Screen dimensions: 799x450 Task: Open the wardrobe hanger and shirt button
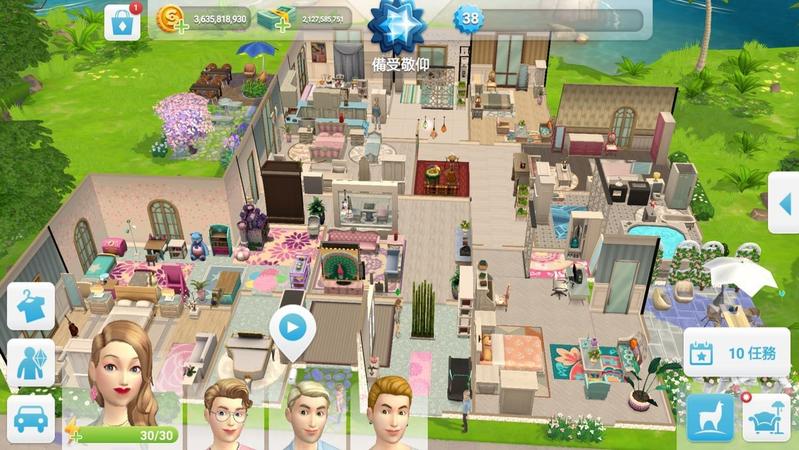coord(31,306)
